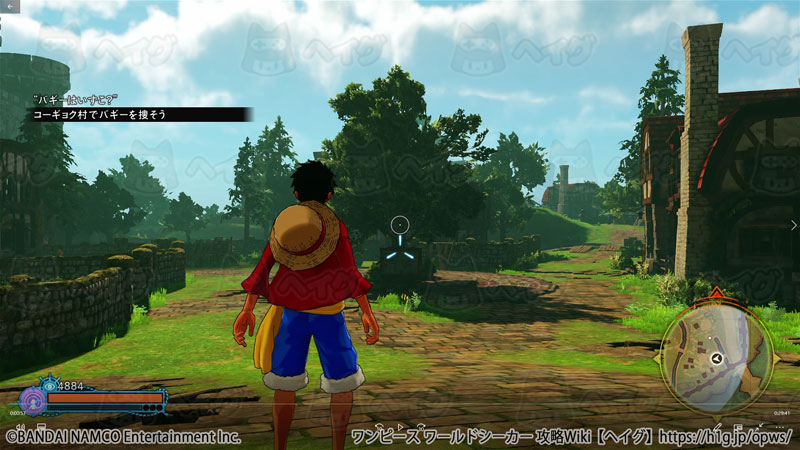
Task: Click the circular minimap
Action: [717, 358]
